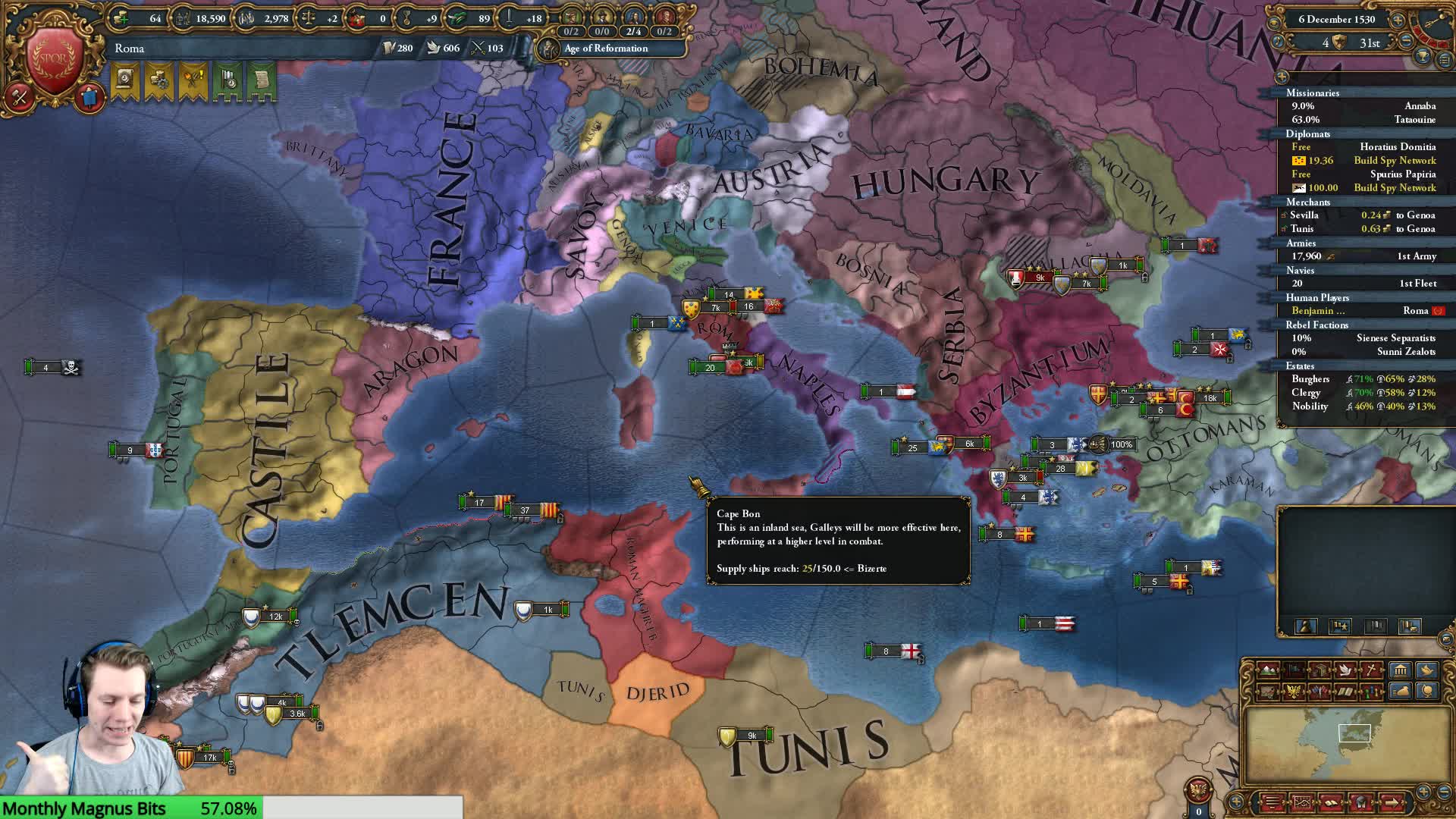Select the first yellow alert banner
Screen dimensions: 1456x819
coord(124,80)
